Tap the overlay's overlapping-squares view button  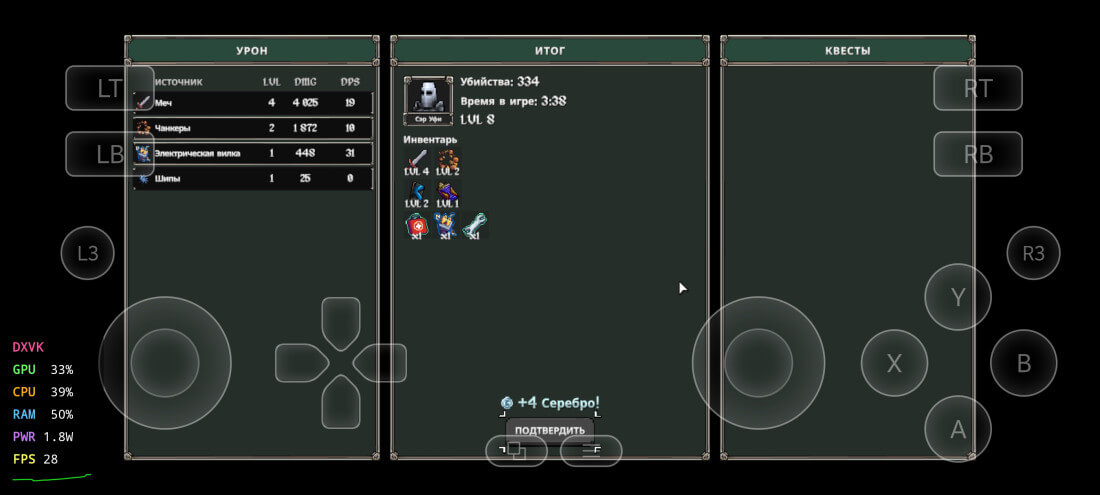[516, 451]
